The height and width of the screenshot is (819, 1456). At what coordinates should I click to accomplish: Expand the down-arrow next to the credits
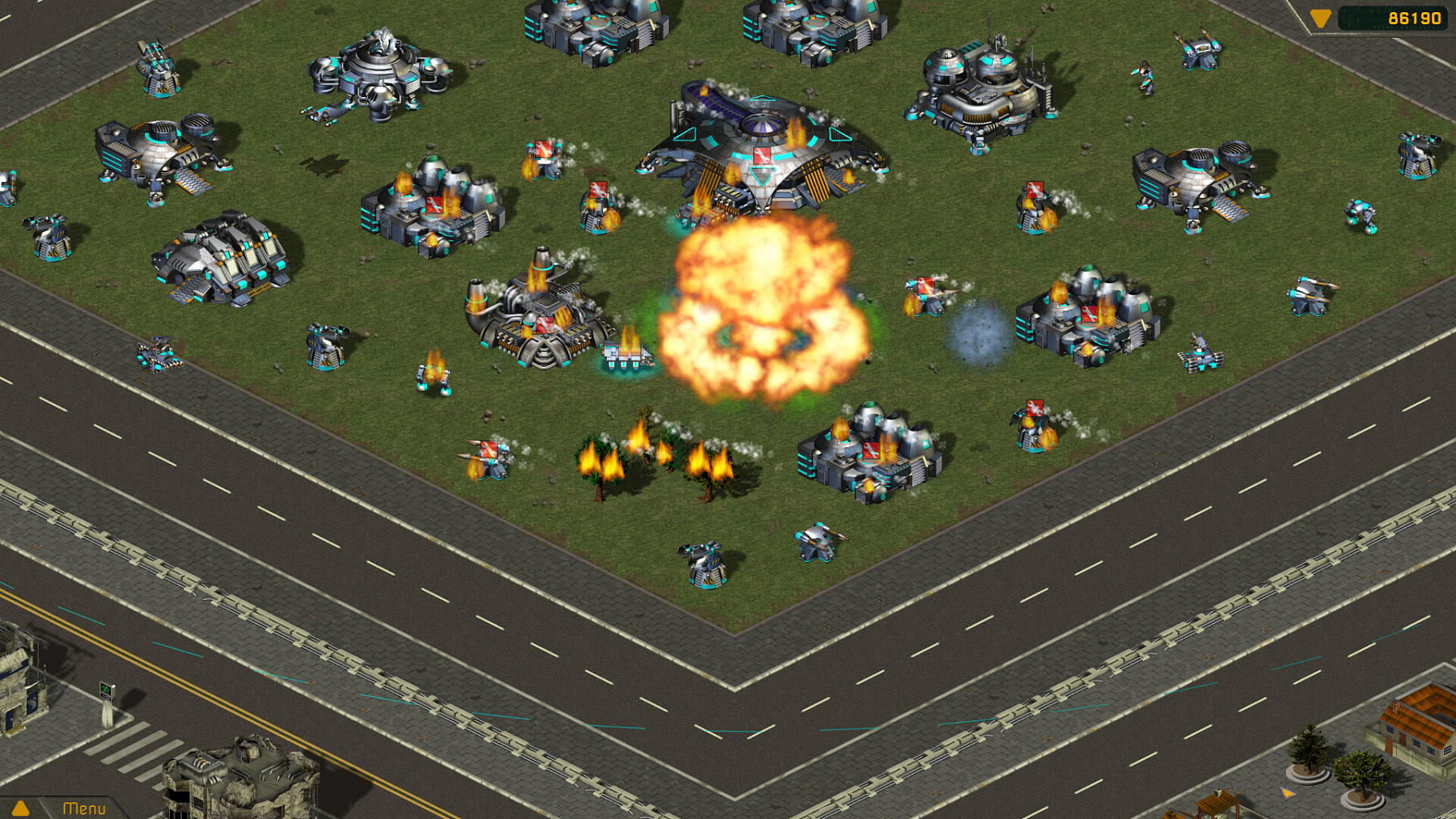tap(1320, 18)
